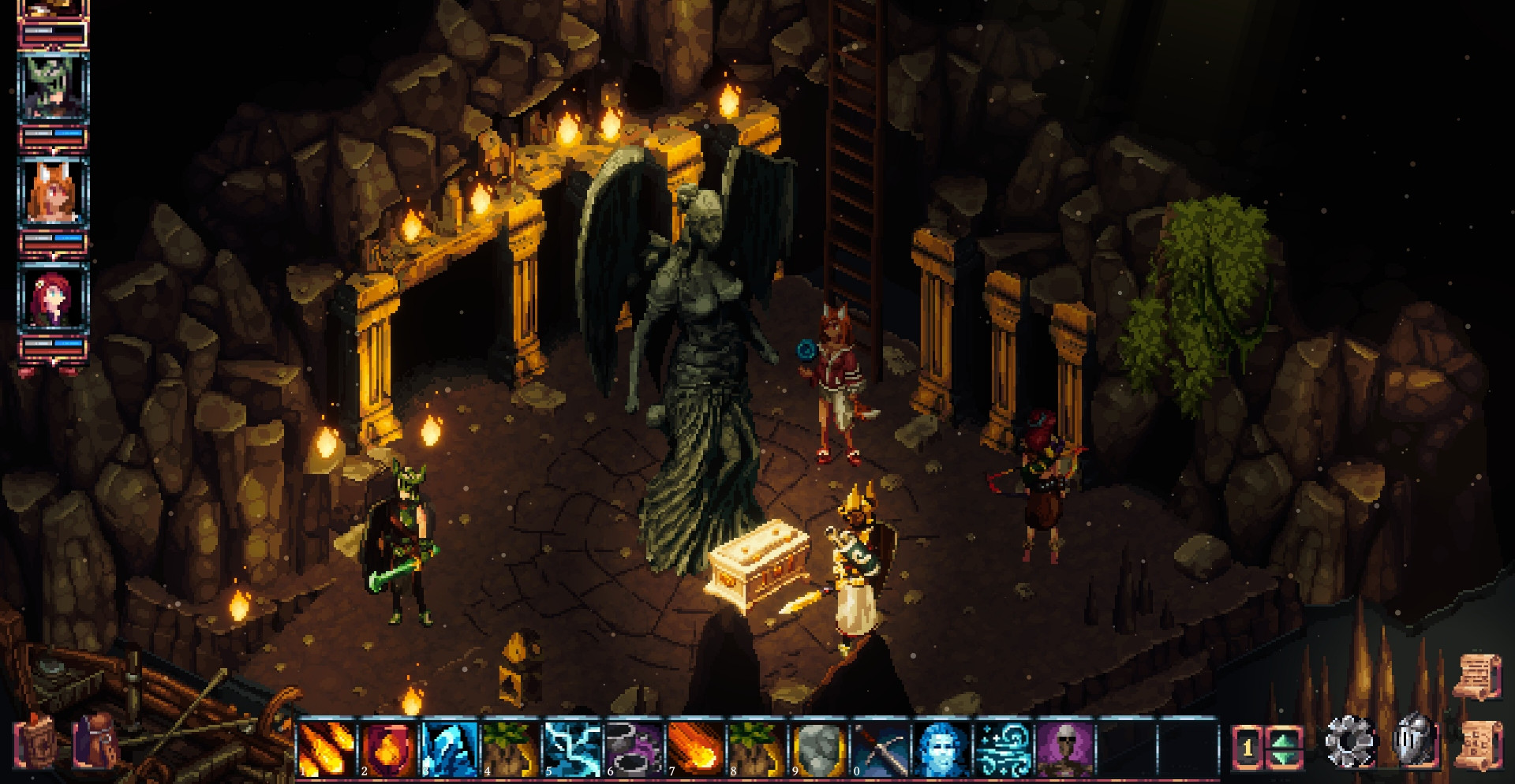This screenshot has height=784, width=1515.
Task: Cast the purple chains spell
Action: (x=634, y=747)
